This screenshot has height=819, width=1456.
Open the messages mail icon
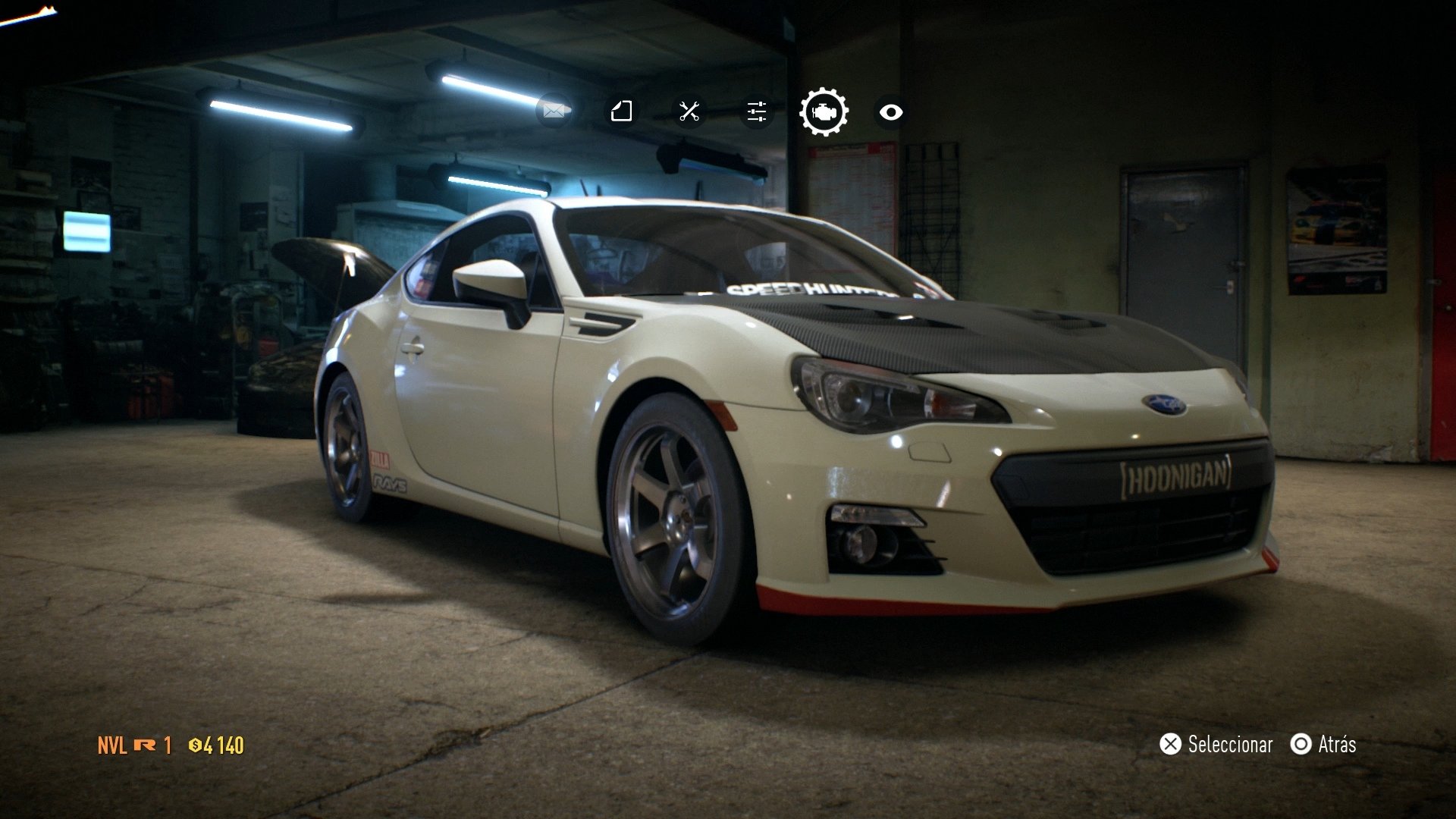[554, 110]
